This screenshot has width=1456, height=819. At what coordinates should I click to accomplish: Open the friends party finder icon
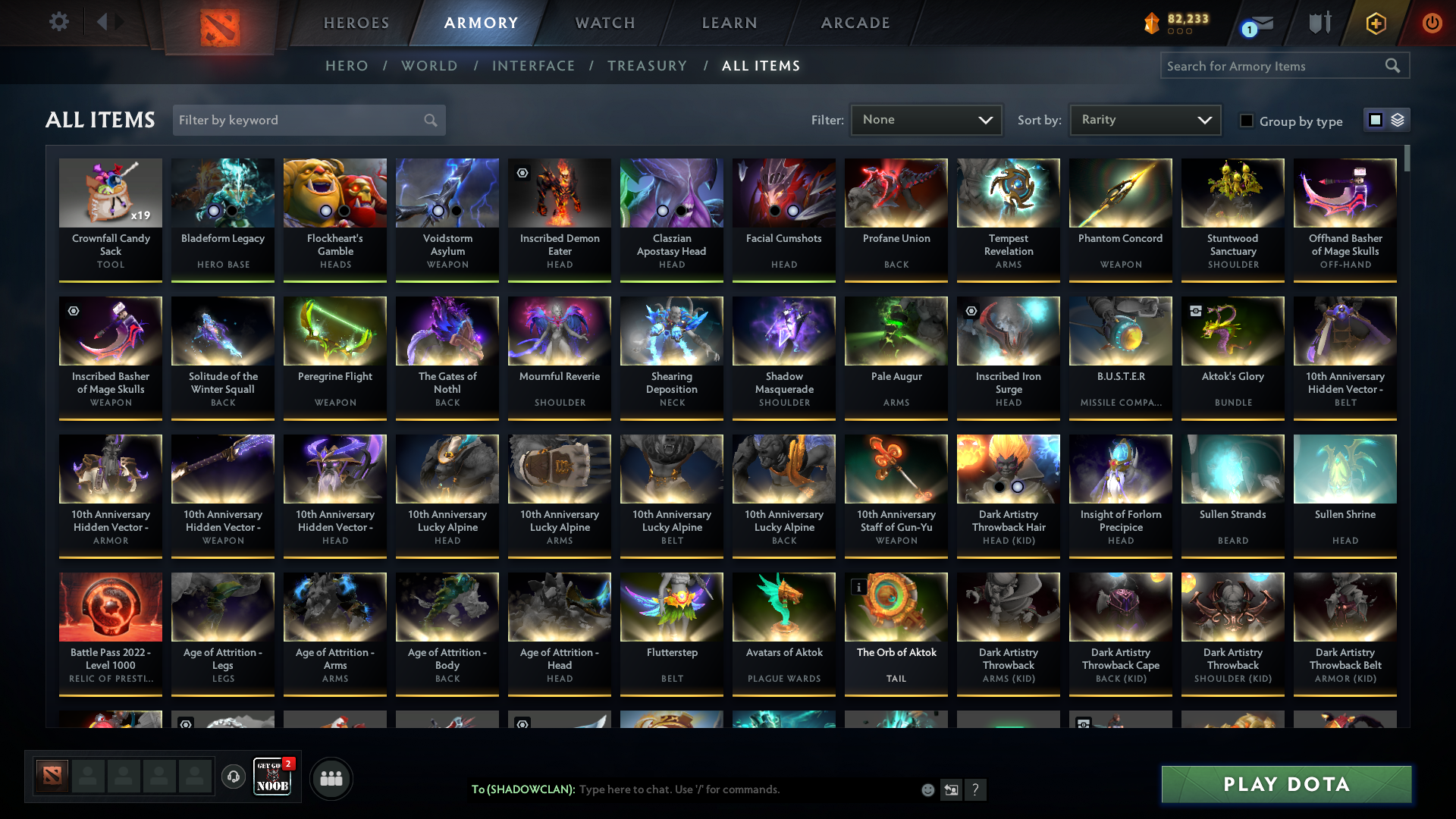[x=331, y=777]
